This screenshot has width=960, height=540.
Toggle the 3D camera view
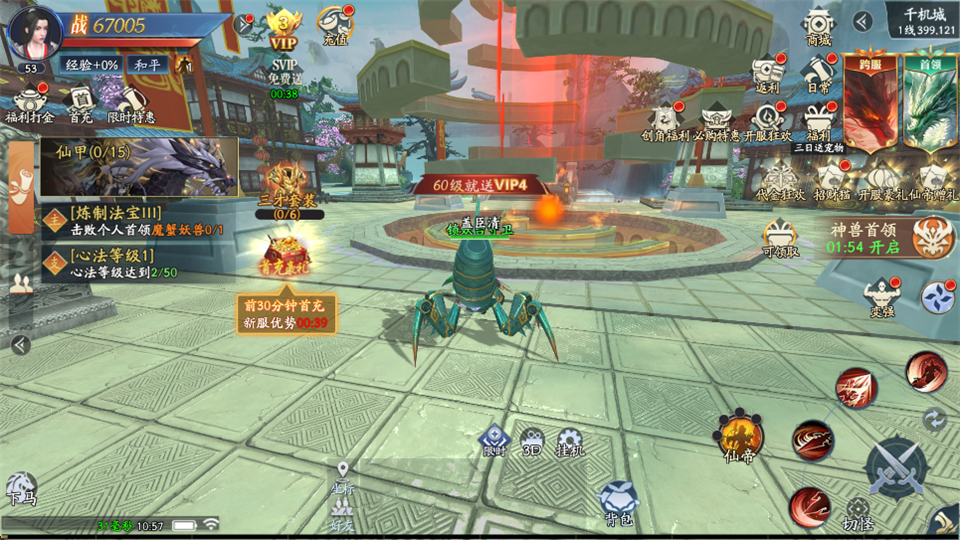click(532, 441)
